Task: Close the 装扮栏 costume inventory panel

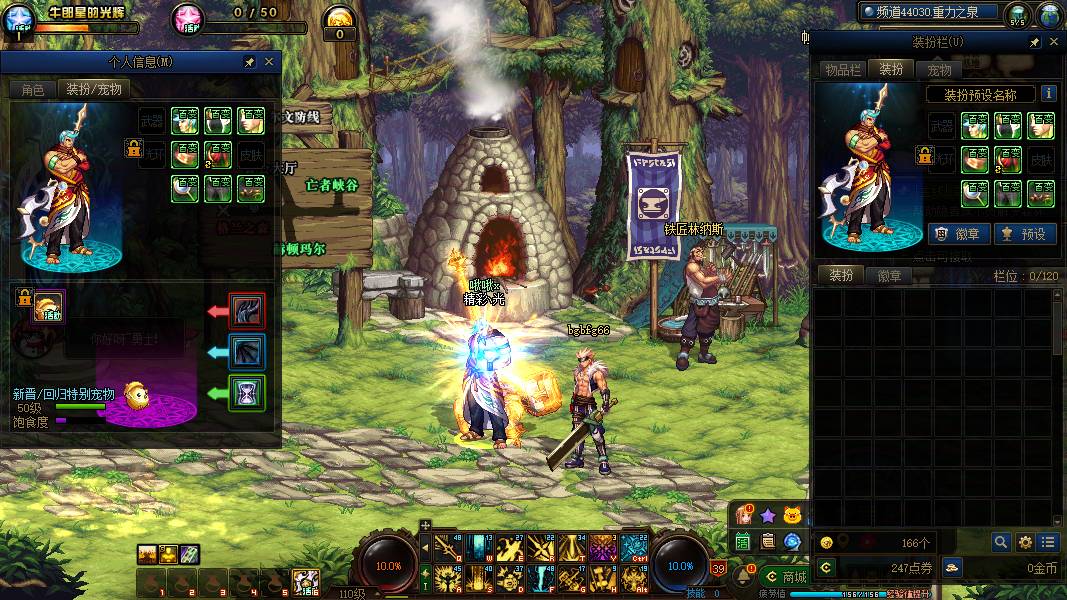Action: tap(1053, 43)
